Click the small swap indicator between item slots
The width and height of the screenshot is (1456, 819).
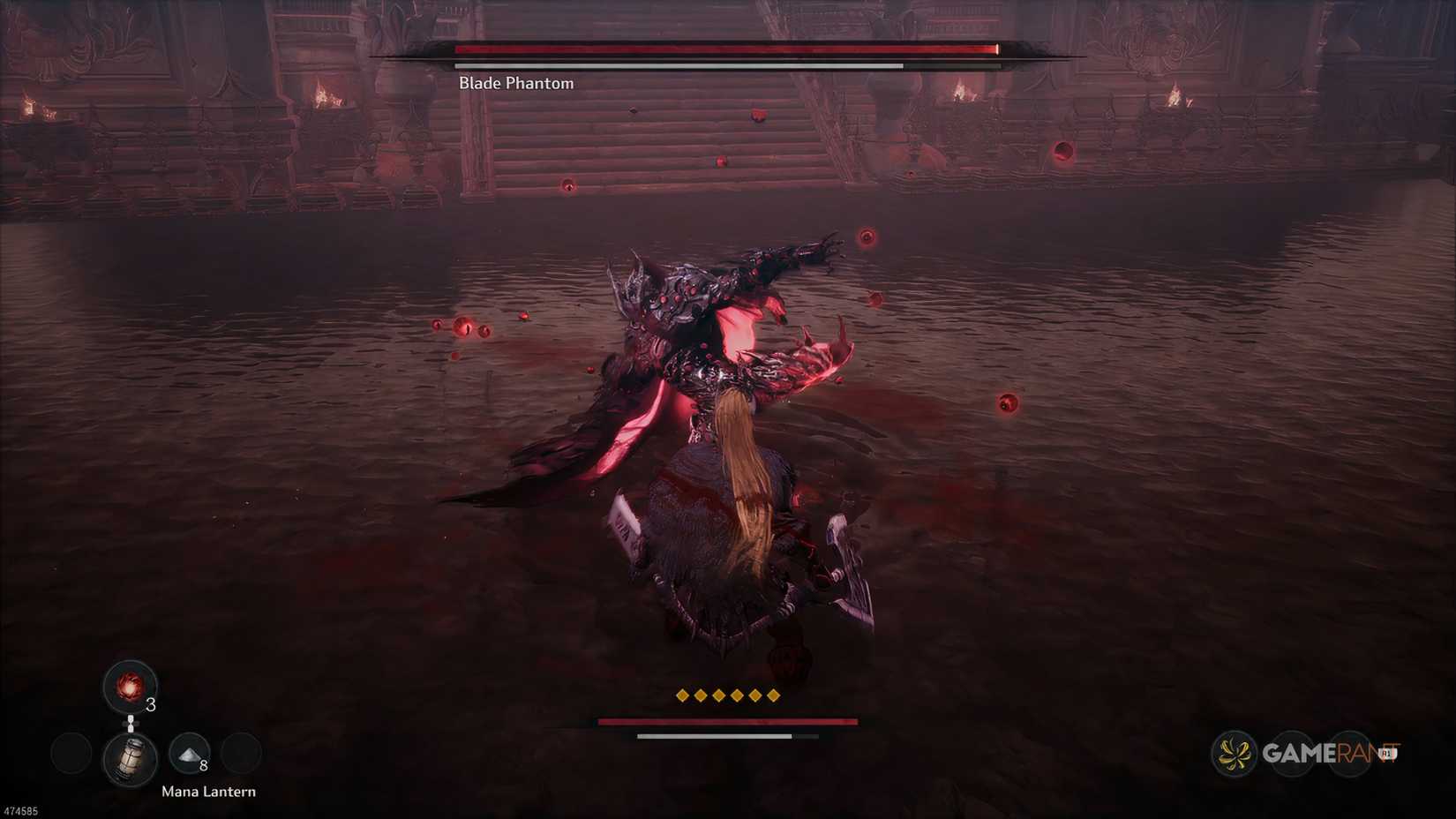pos(131,722)
